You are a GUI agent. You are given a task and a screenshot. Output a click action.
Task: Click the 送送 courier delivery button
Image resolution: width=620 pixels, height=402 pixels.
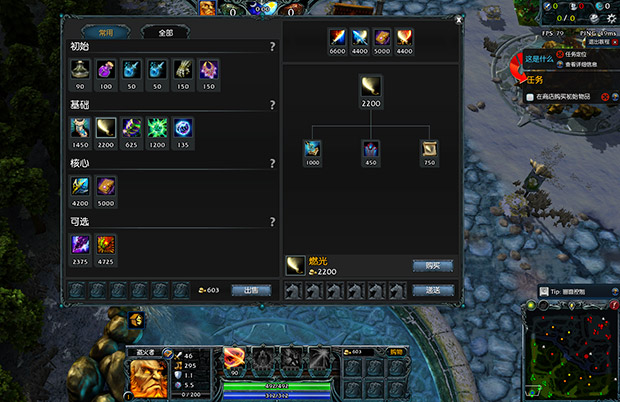(x=432, y=290)
